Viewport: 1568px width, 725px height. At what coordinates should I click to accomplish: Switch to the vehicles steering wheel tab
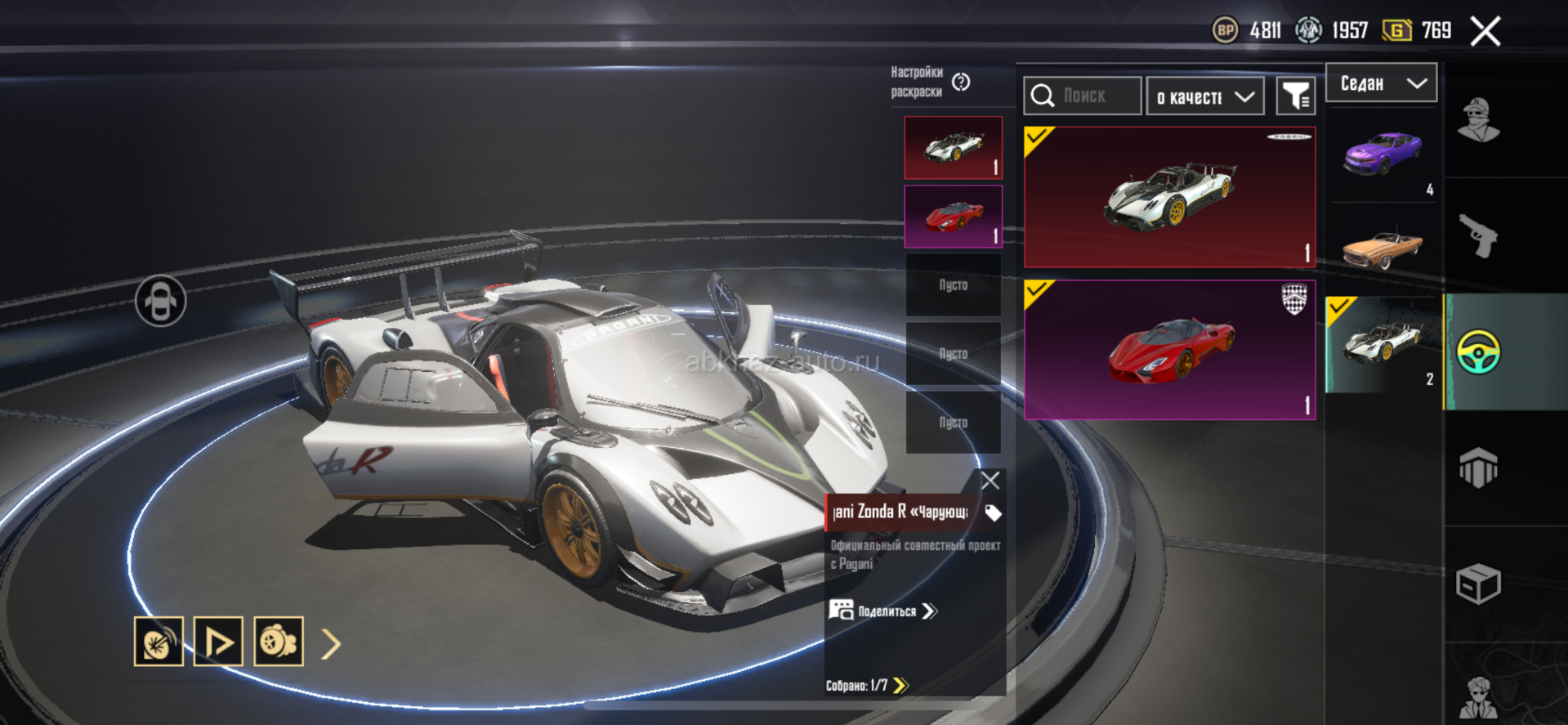coord(1478,352)
